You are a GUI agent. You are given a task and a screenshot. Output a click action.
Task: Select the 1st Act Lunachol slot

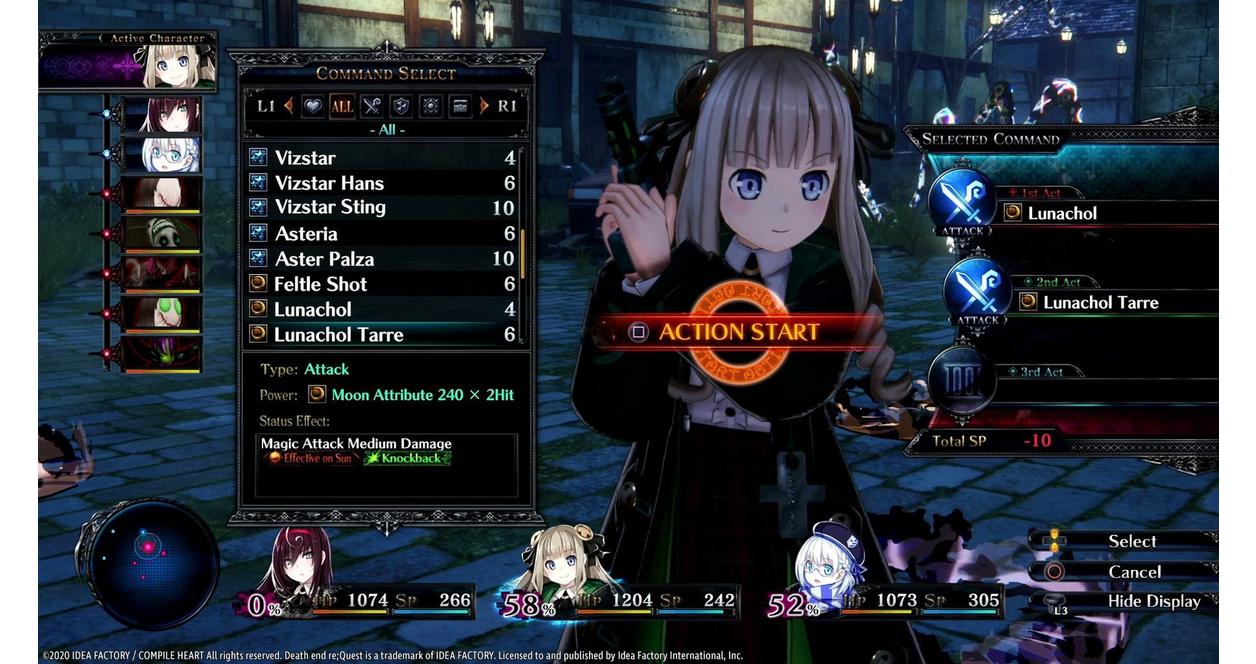1100,213
